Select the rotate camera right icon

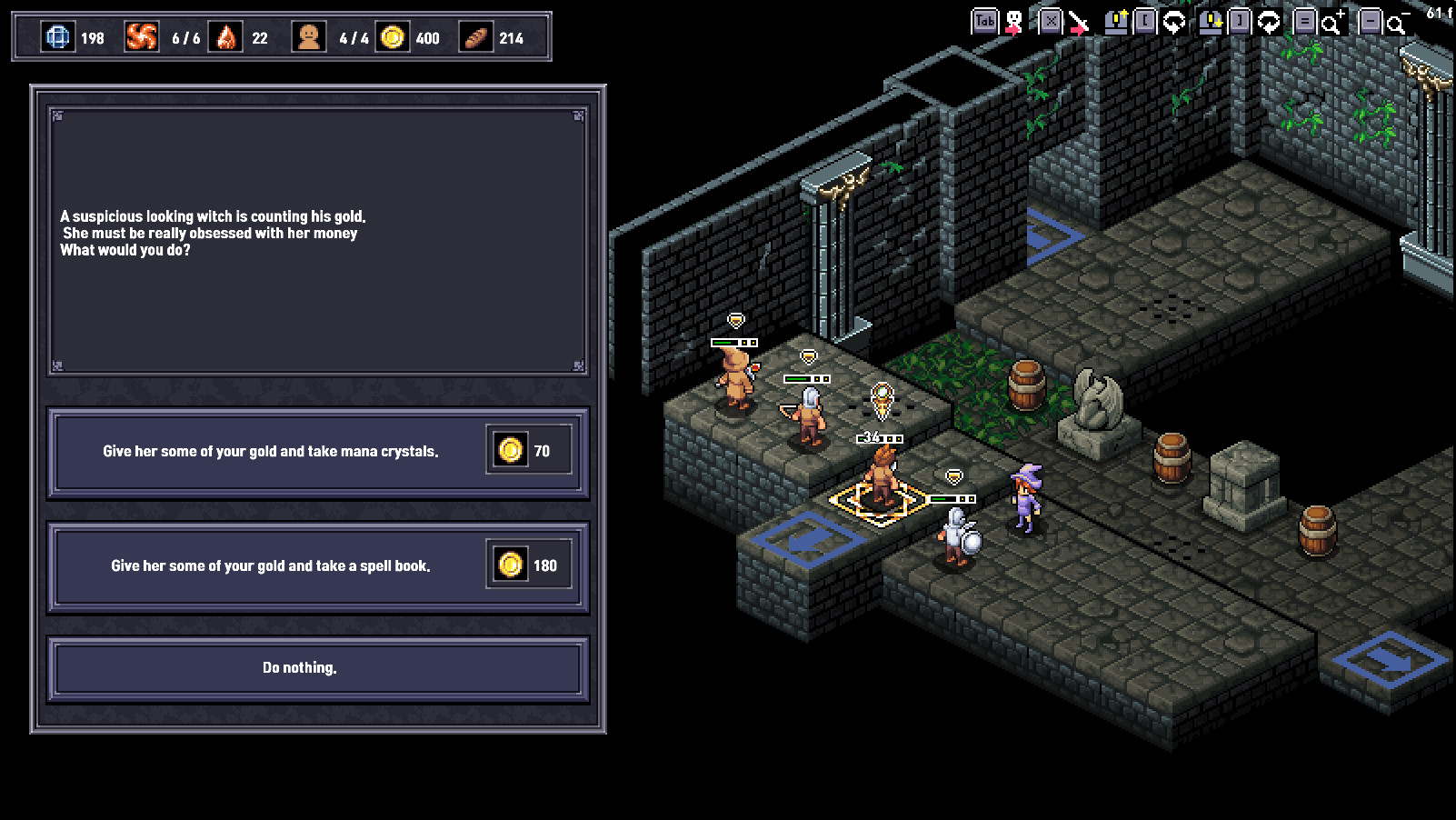1268,21
